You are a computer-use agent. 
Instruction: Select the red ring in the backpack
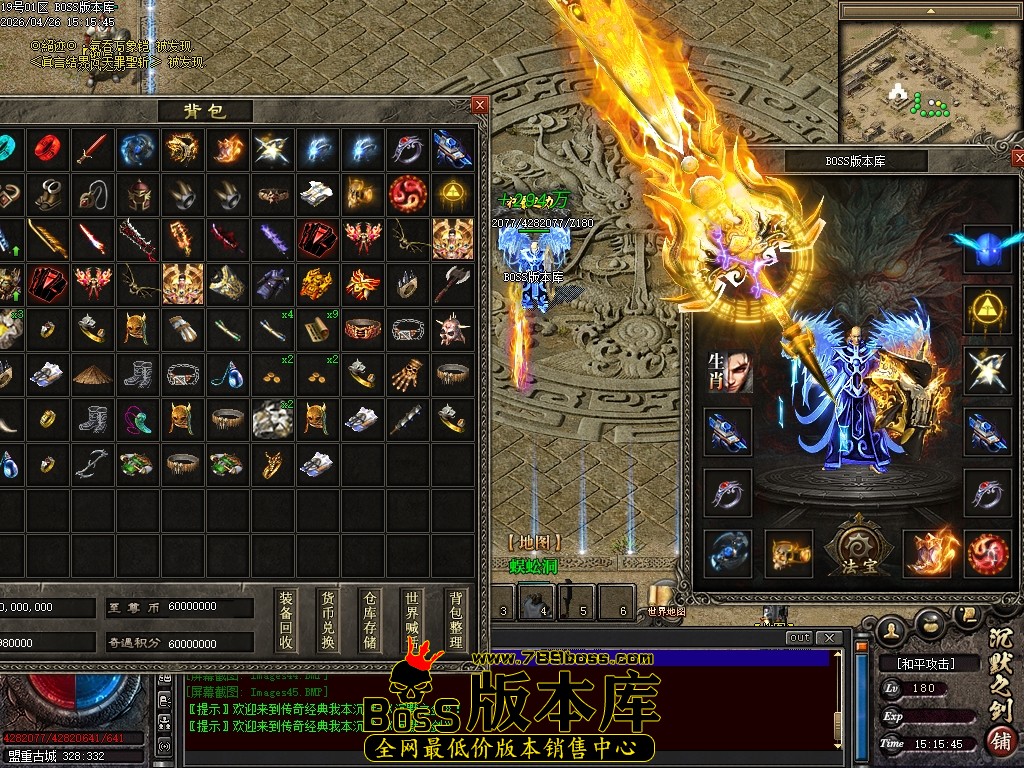[x=48, y=149]
